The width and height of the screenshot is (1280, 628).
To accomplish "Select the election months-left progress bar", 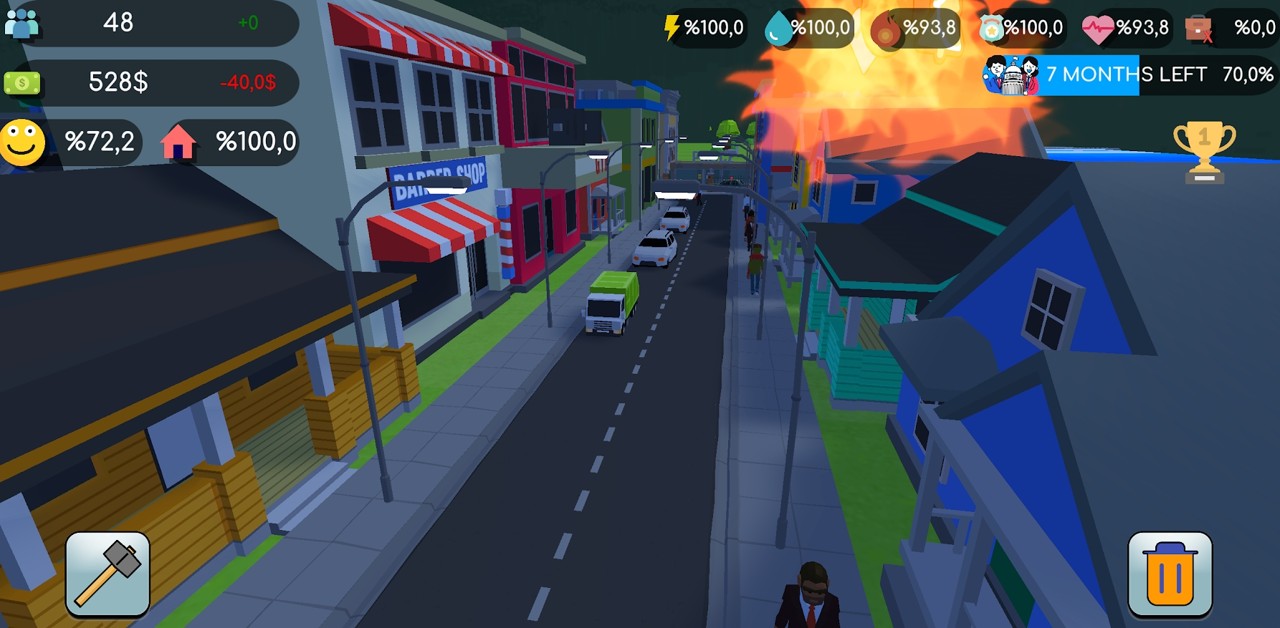I will click(1128, 75).
